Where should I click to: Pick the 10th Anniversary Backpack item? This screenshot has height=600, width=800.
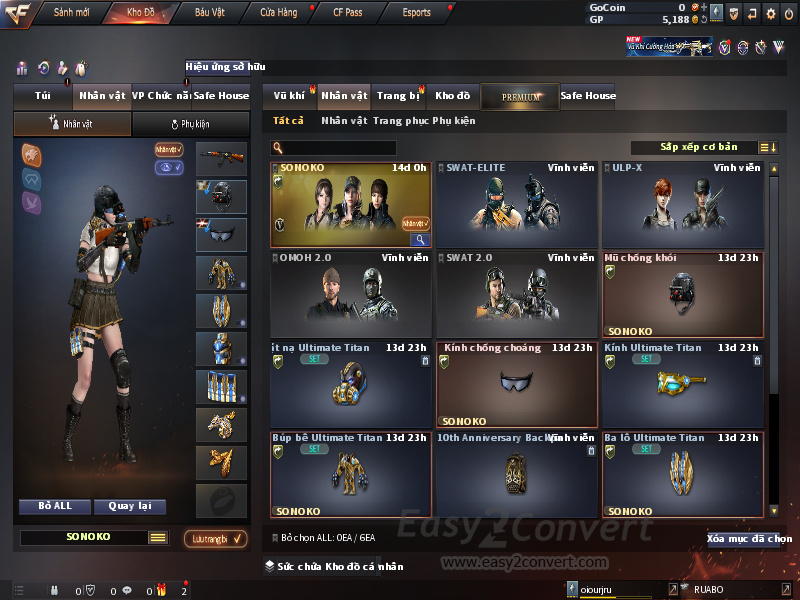[516, 475]
